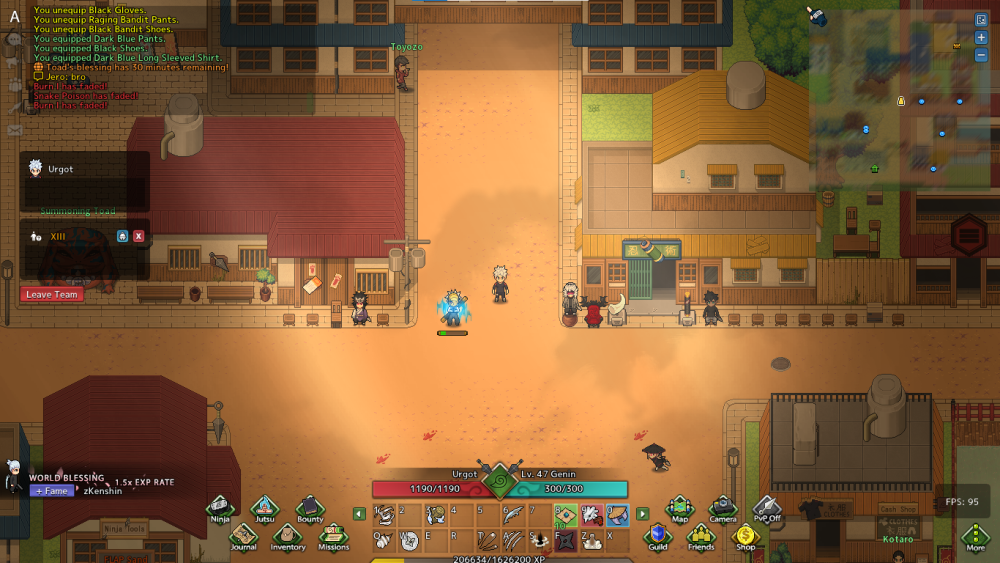Open the Friends list
1000x563 pixels.
point(701,537)
